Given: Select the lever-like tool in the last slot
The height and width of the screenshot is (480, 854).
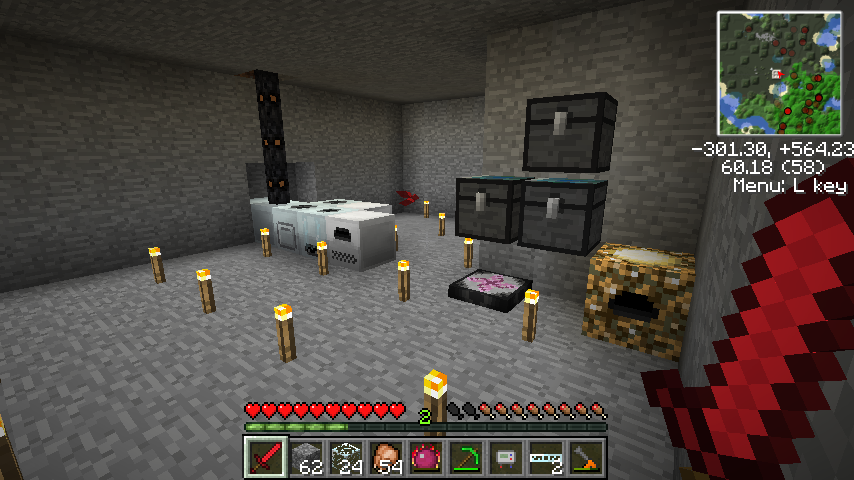Looking at the screenshot, I should point(586,457).
